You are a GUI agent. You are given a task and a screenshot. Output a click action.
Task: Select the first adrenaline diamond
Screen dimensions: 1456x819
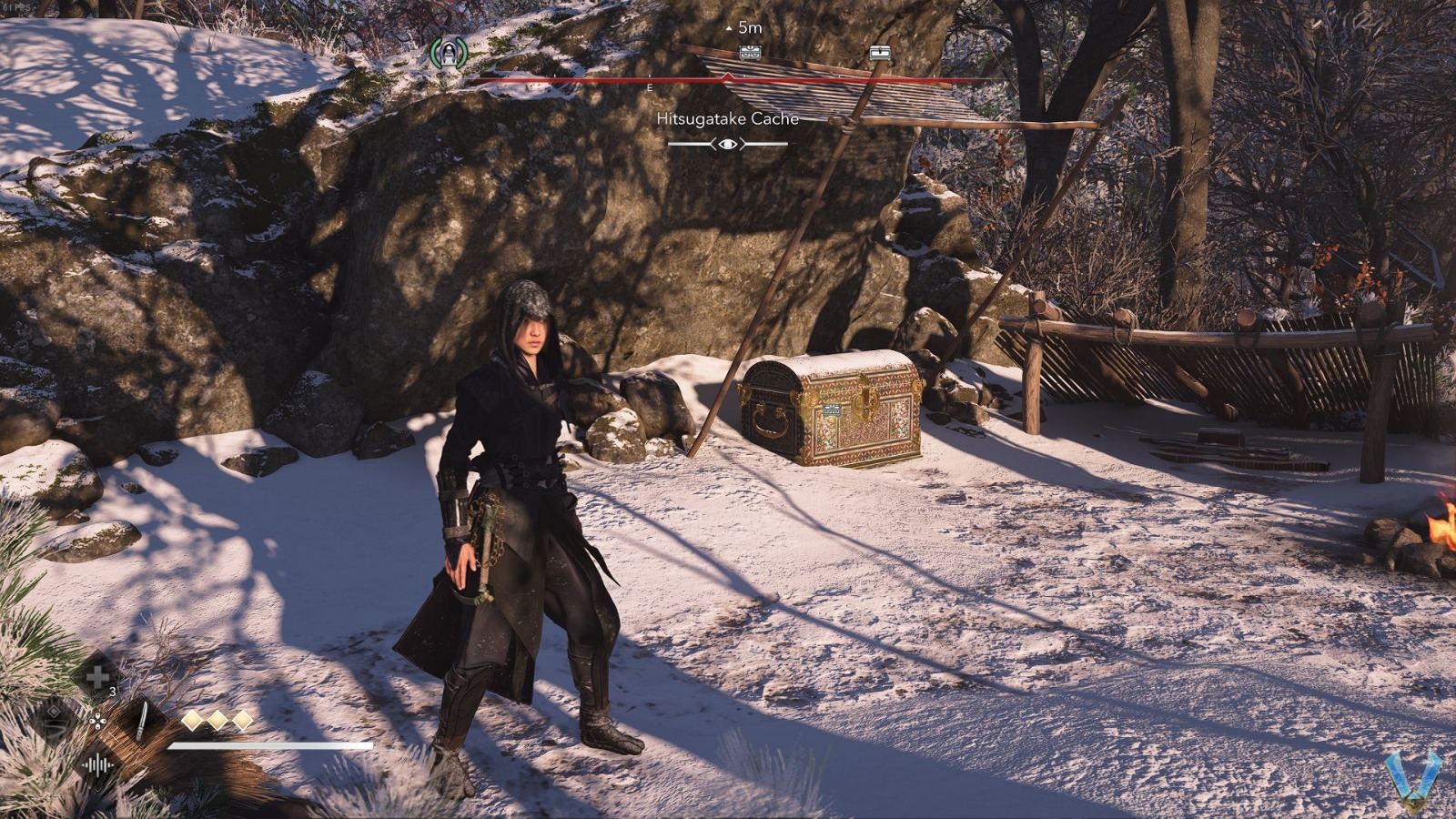pyautogui.click(x=192, y=719)
